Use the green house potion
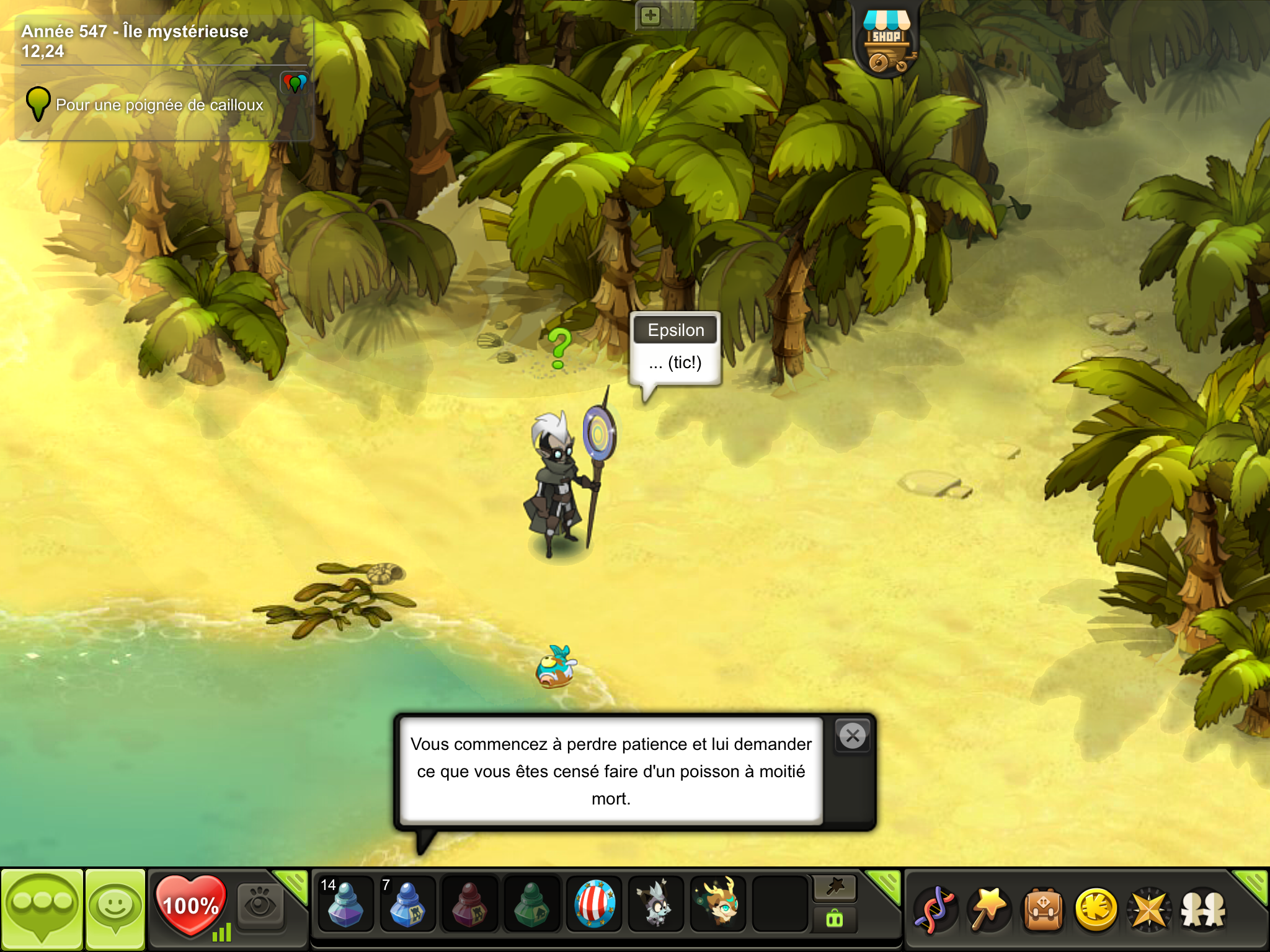 point(531,904)
